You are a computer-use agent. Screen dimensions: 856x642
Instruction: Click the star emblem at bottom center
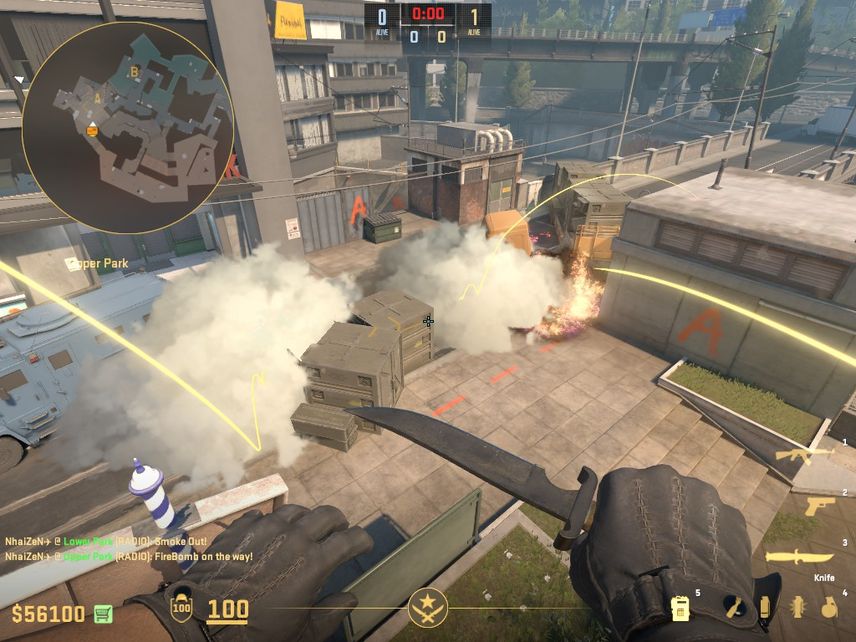(x=428, y=608)
